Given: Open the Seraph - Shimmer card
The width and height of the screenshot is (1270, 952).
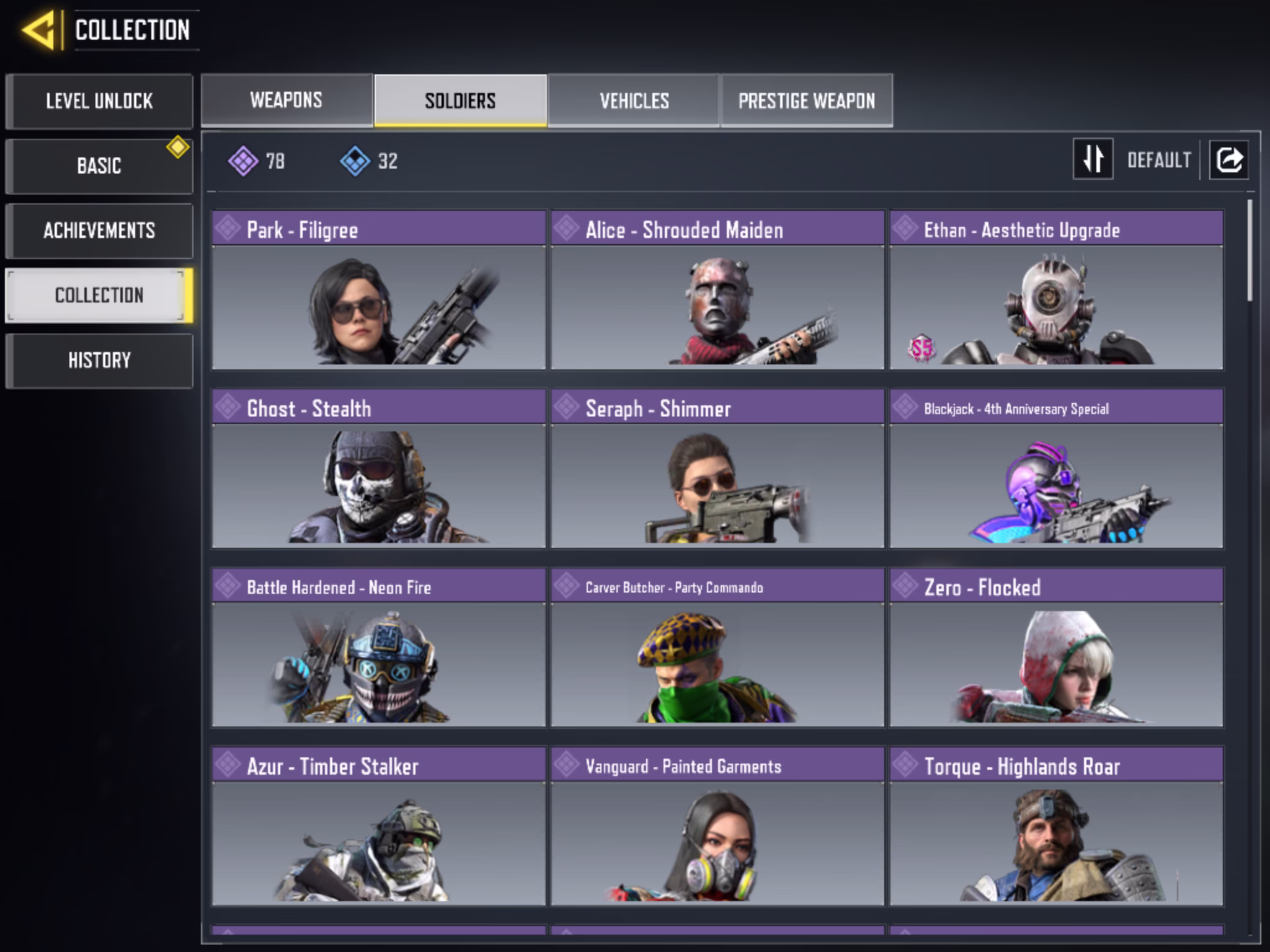Looking at the screenshot, I should coord(717,469).
